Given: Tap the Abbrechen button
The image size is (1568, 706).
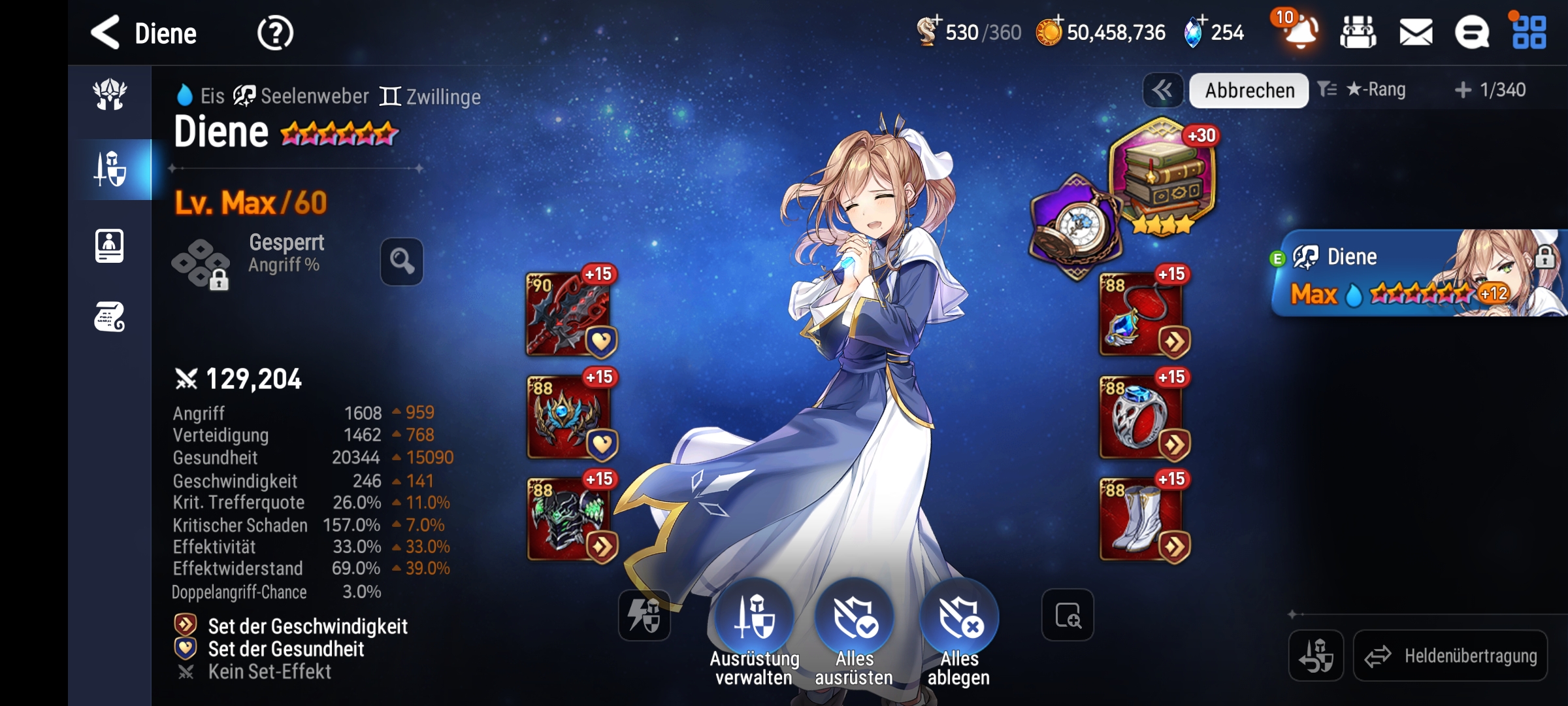Looking at the screenshot, I should point(1249,90).
